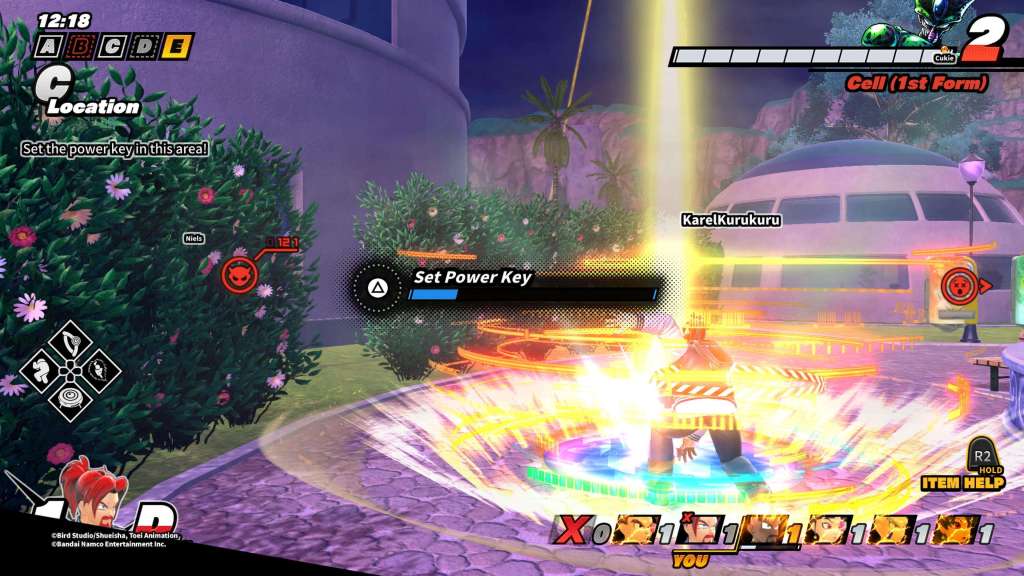Activate the bottom skill in the skill diamond
Viewport: 1024px width, 576px height.
click(70, 398)
